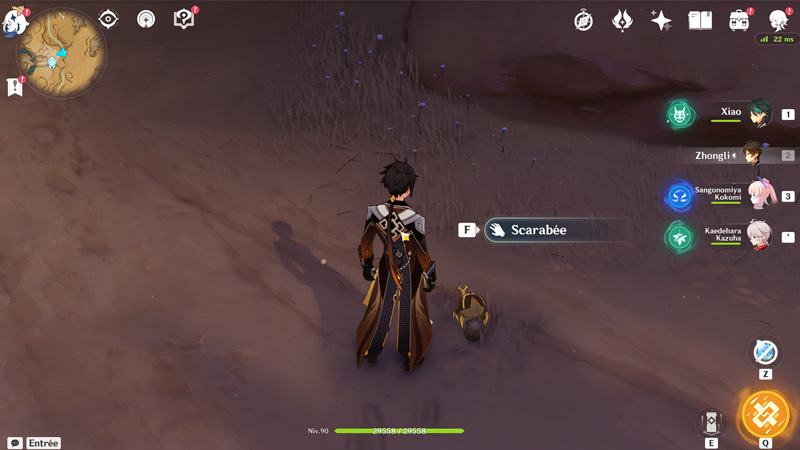Pick up the Scarabée

[x=538, y=230]
